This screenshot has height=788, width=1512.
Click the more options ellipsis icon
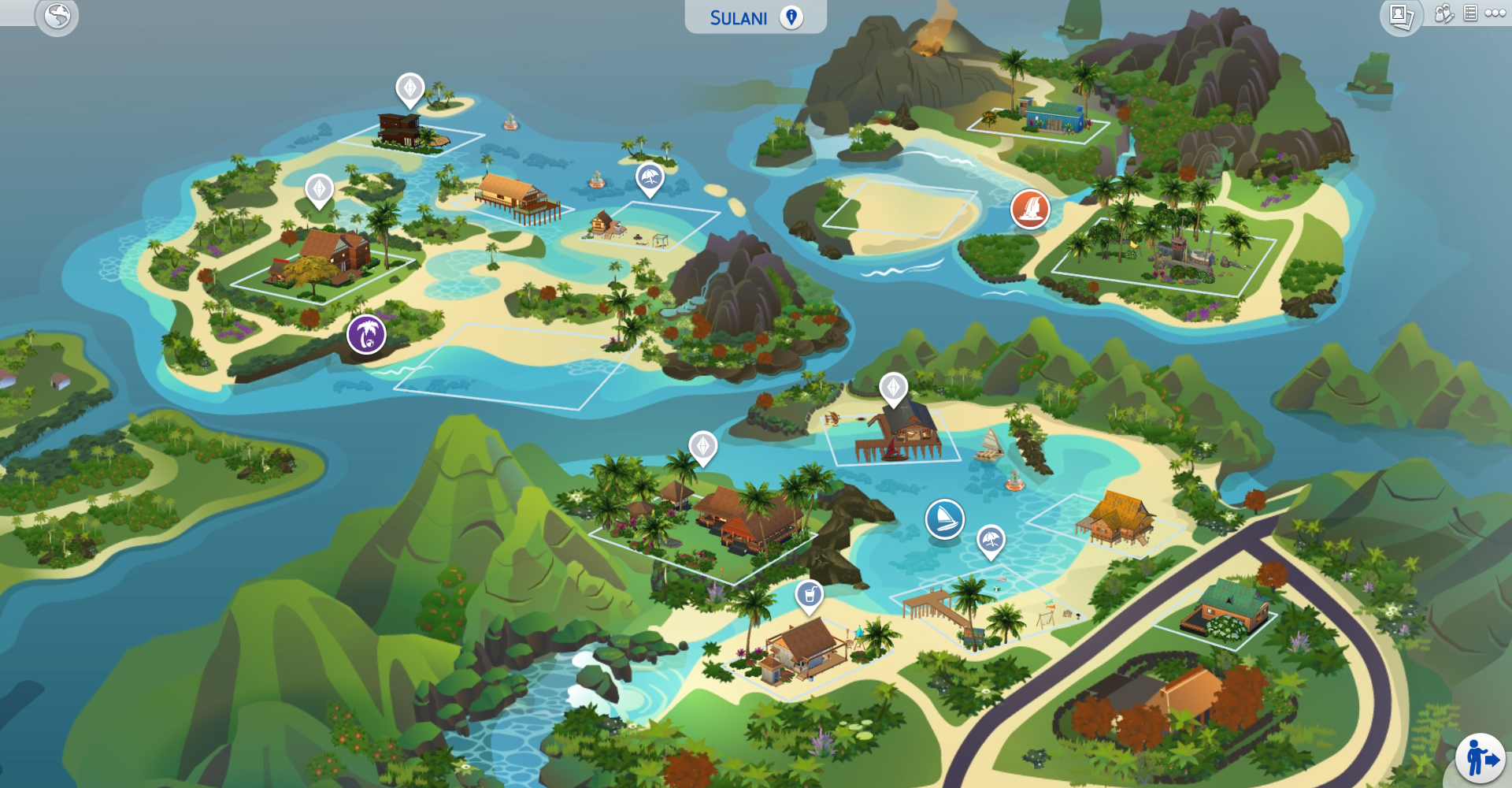click(x=1494, y=13)
